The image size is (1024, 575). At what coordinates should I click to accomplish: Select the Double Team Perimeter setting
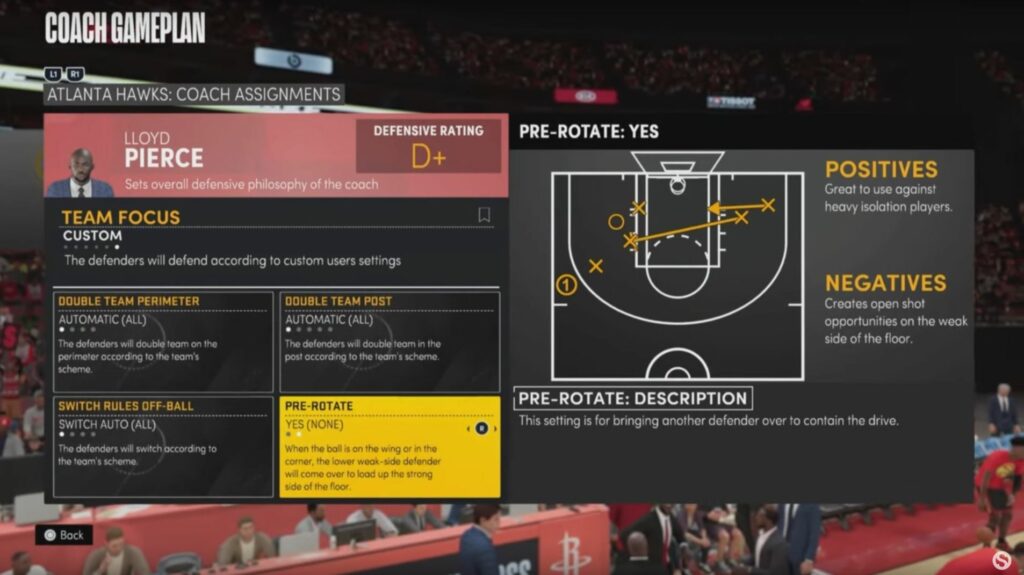pos(163,341)
